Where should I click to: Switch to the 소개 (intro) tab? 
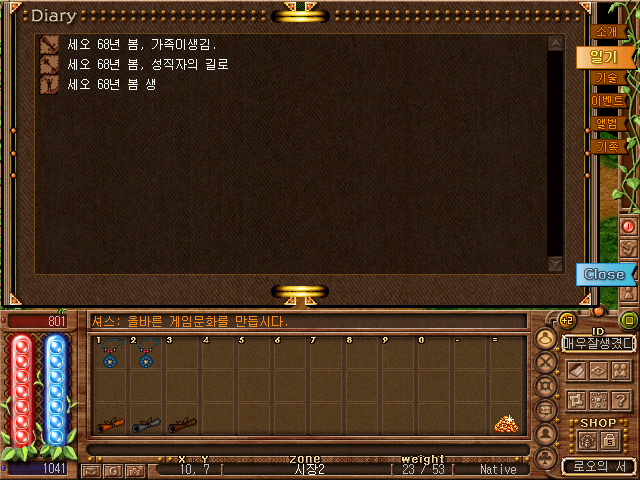[x=606, y=32]
